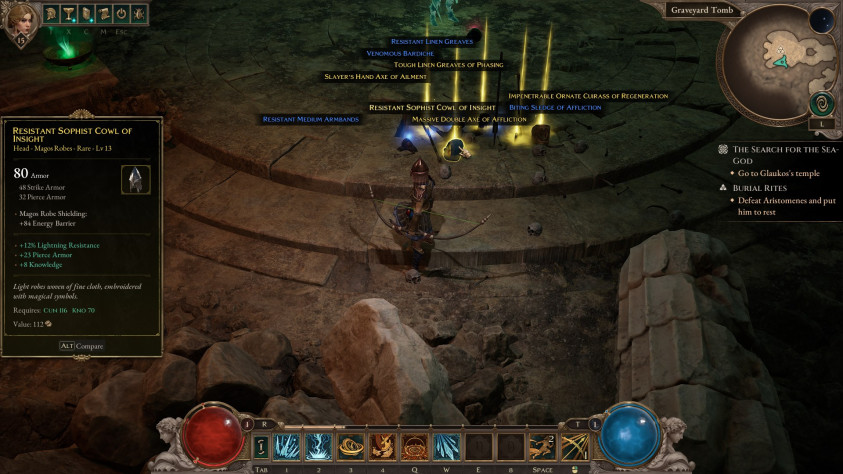The width and height of the screenshot is (843, 474).
Task: Open the helmet equipment menu icon
Action: (x=50, y=16)
